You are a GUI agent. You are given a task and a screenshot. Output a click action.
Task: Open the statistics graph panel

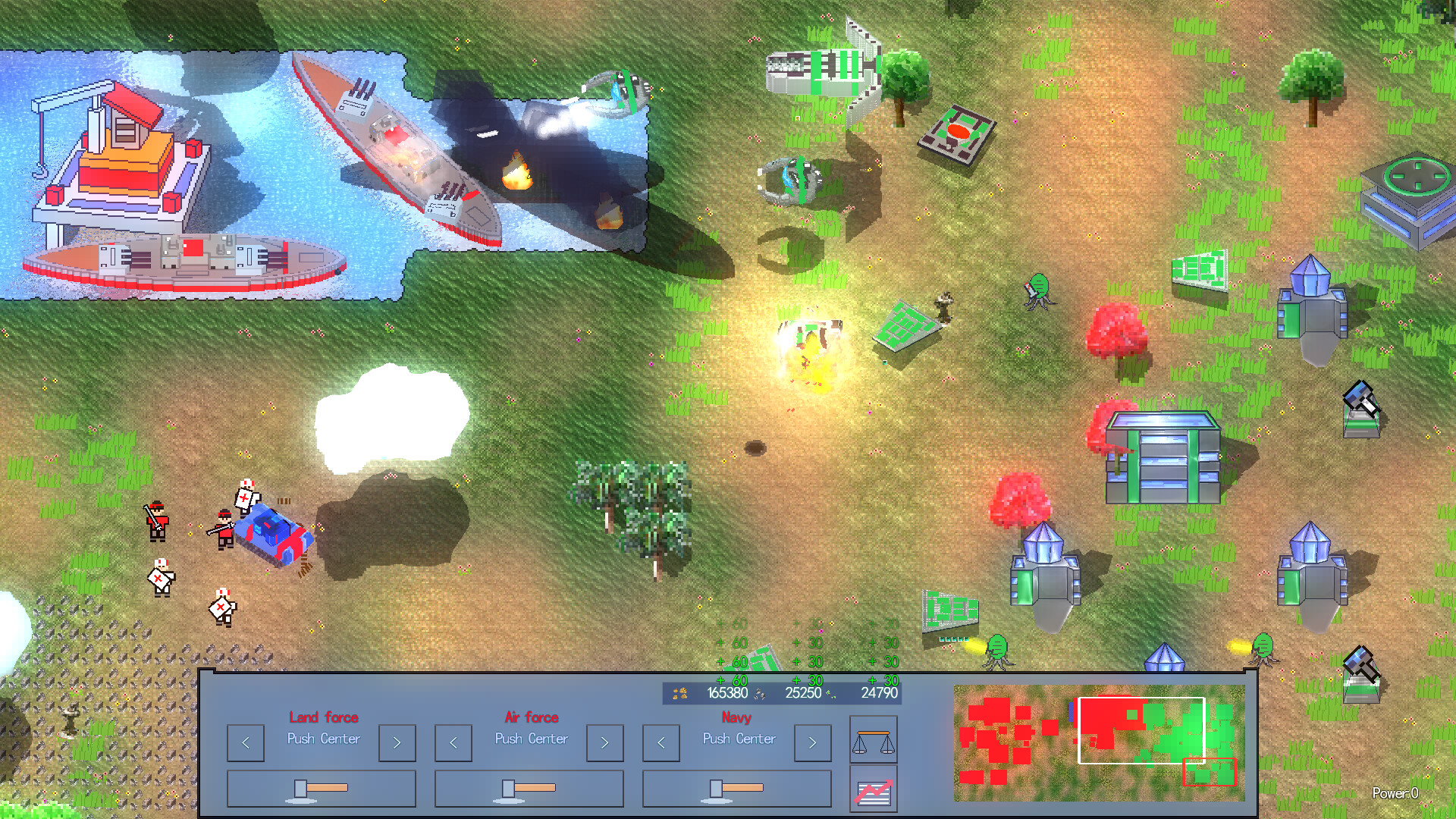coord(874,789)
